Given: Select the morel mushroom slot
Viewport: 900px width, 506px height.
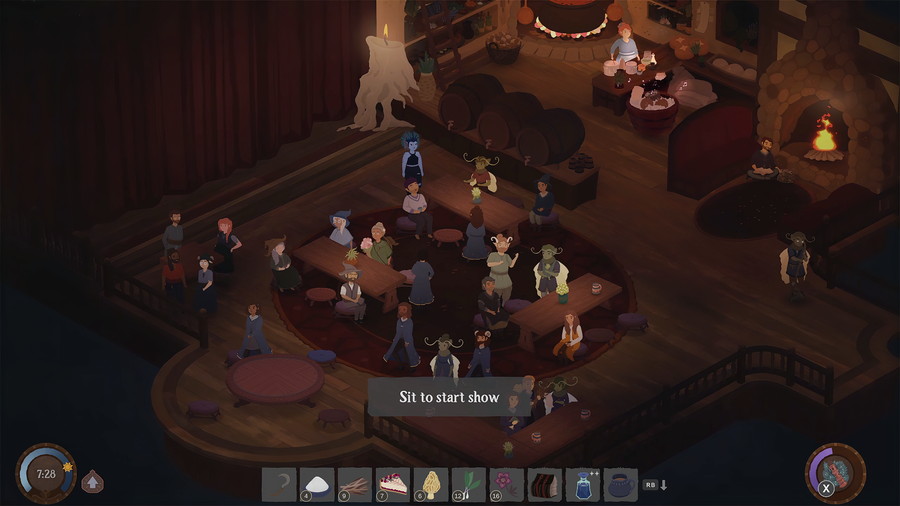Looking at the screenshot, I should click(x=431, y=484).
